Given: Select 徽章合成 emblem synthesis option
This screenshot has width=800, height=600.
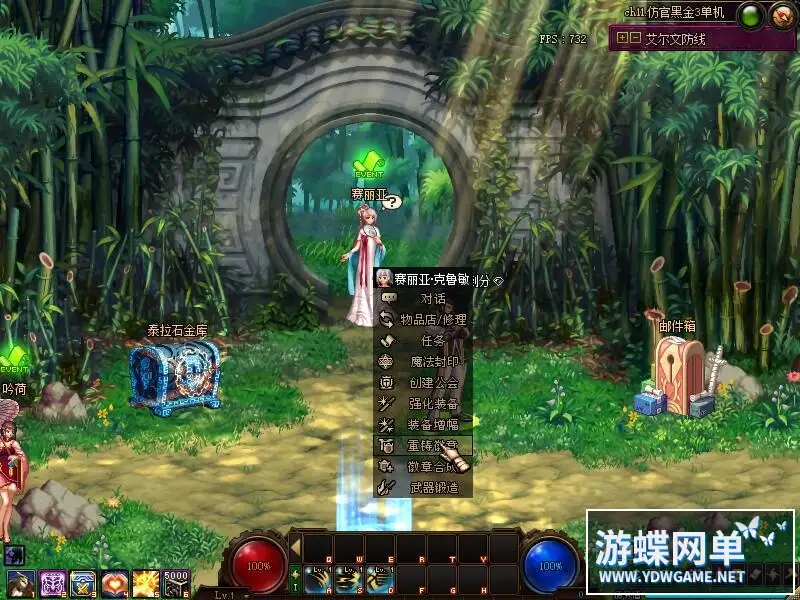Looking at the screenshot, I should [x=432, y=466].
